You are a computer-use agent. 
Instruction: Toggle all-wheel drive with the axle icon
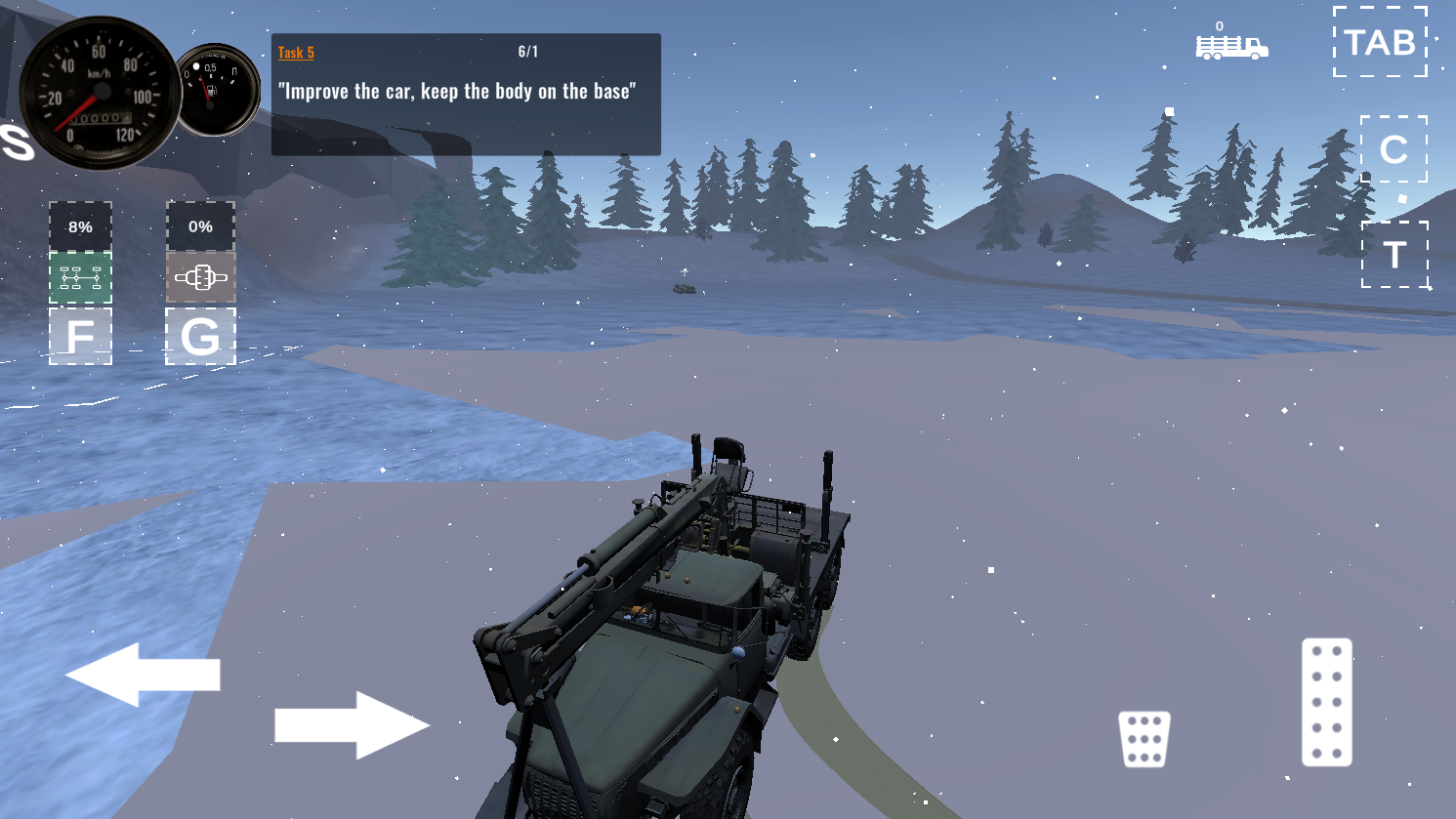click(x=80, y=278)
